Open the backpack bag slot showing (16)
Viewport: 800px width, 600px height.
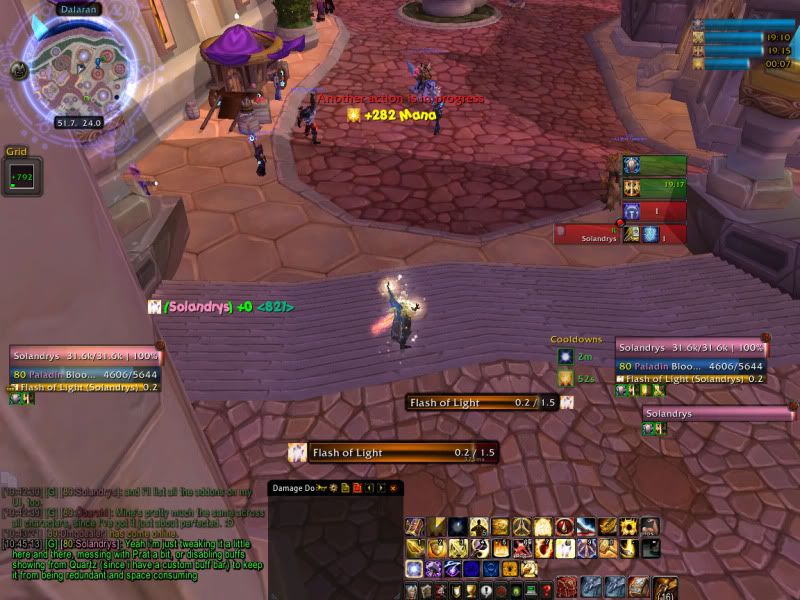(664, 588)
